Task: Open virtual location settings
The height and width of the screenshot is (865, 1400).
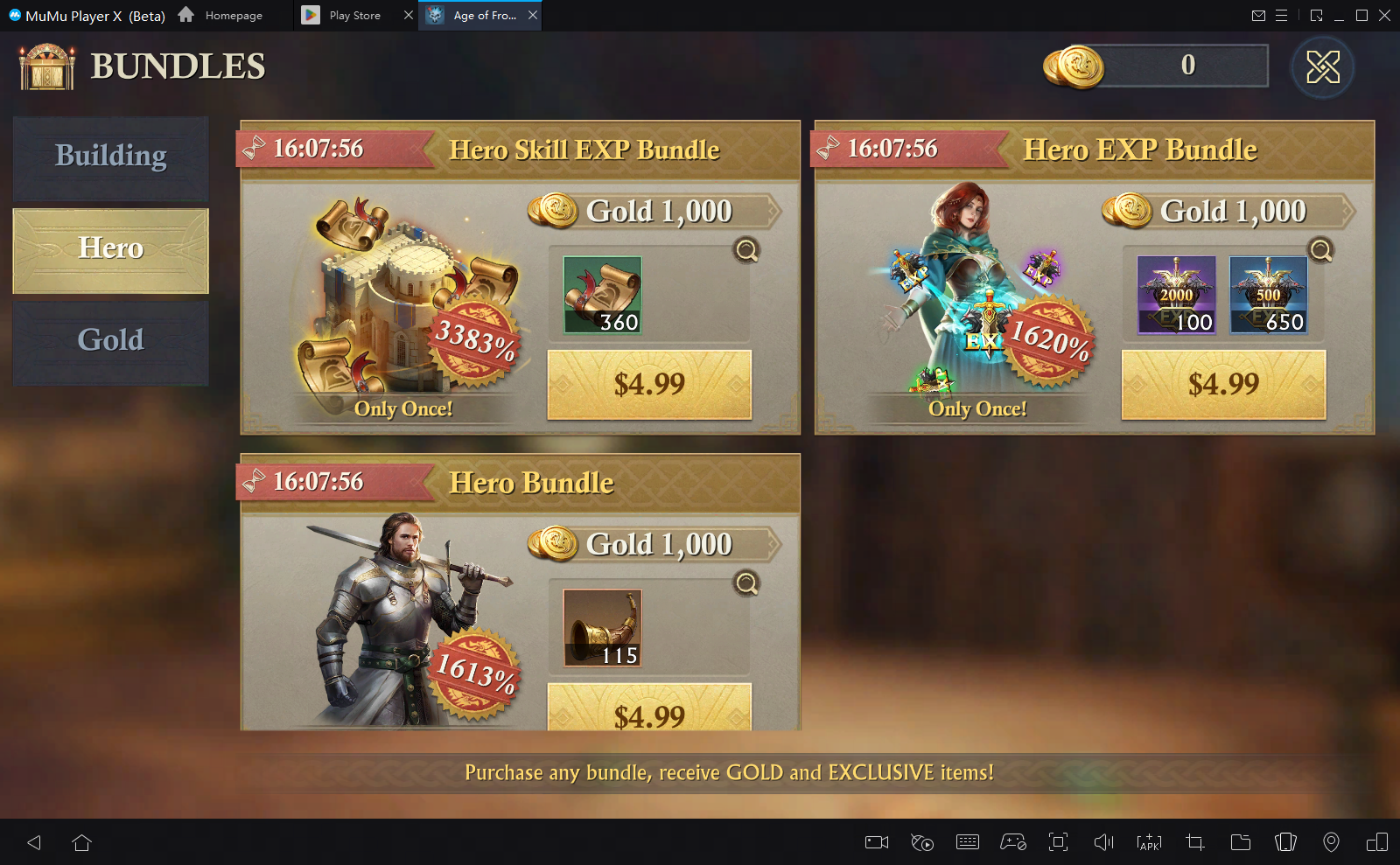Action: pyautogui.click(x=1332, y=842)
